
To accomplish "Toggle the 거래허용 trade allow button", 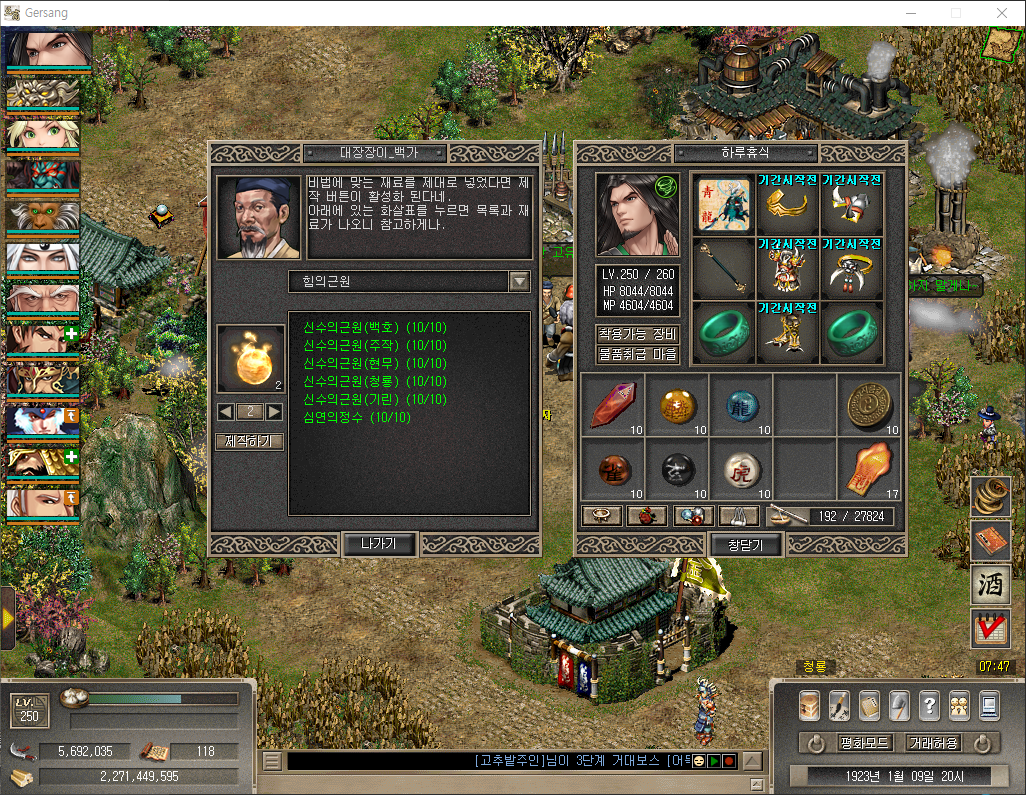I will [x=933, y=743].
